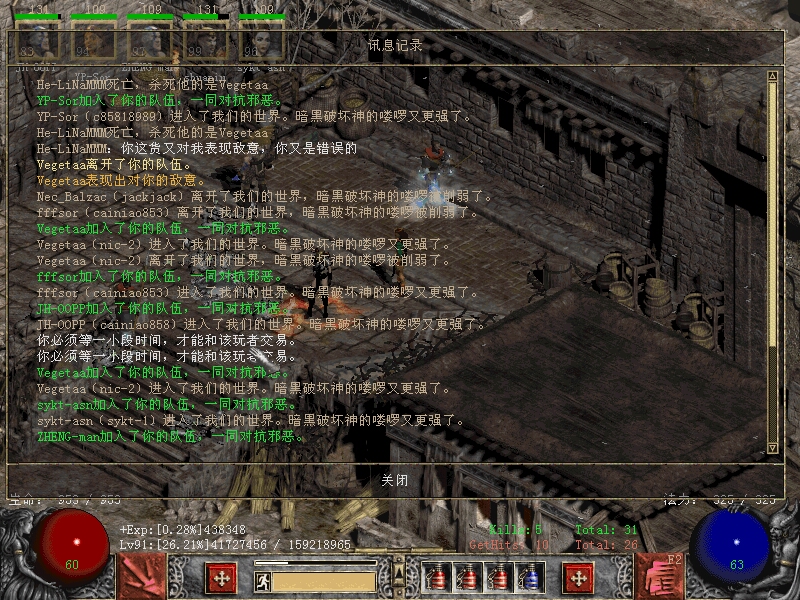Click the message log scroll-down arrow
800x600 pixels.
(x=772, y=448)
